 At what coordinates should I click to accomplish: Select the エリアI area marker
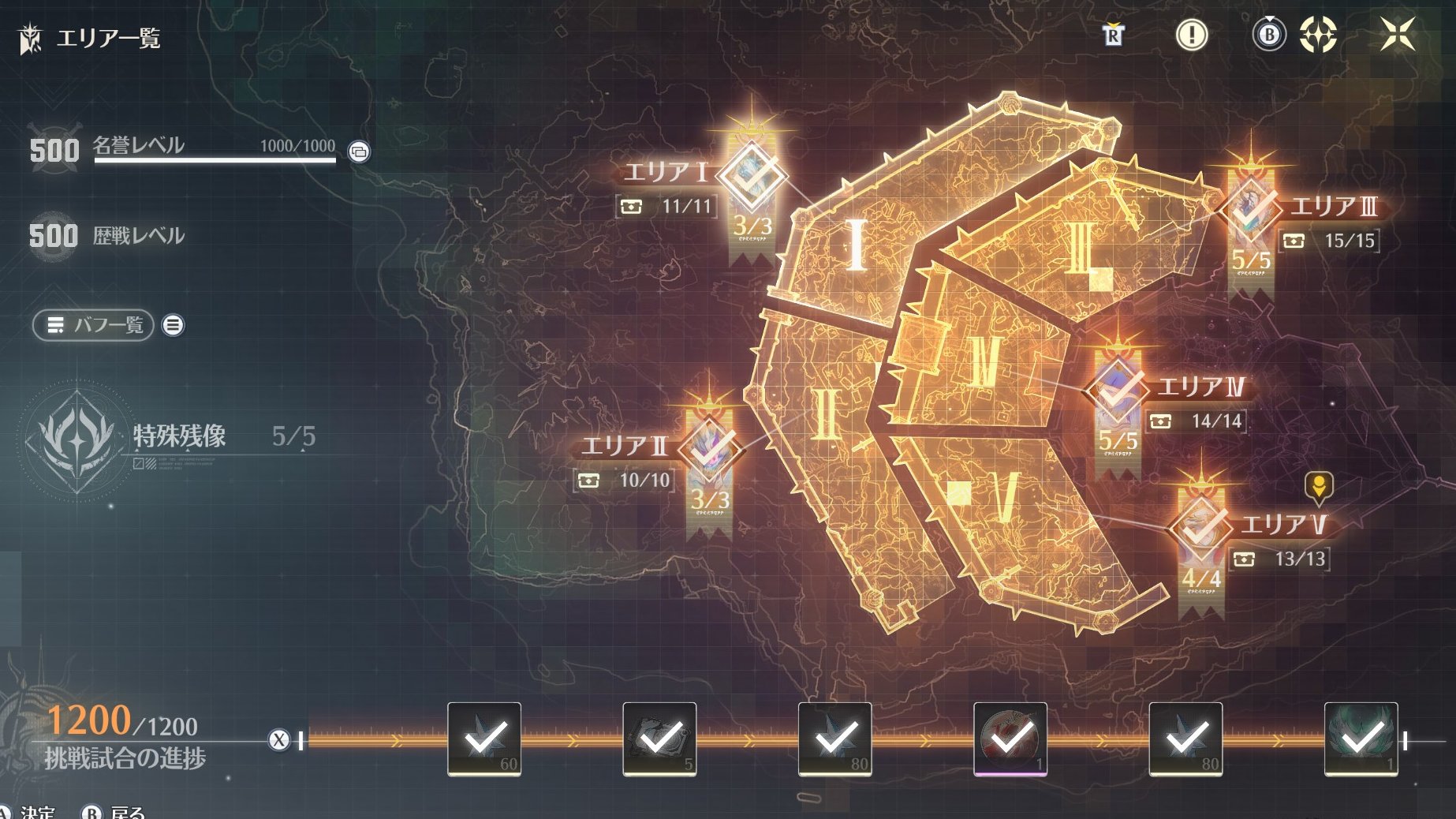pos(752,175)
